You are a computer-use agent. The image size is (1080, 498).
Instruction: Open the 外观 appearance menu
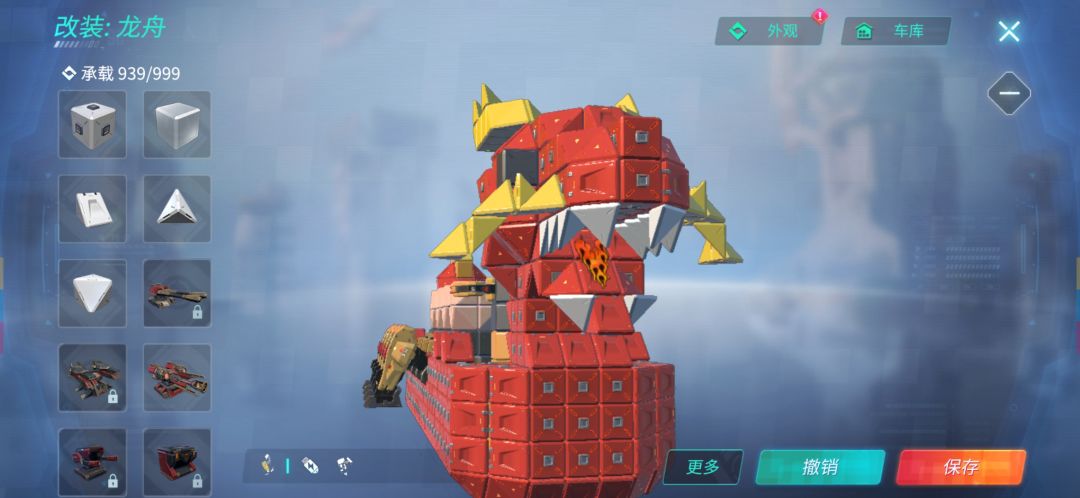click(x=768, y=31)
